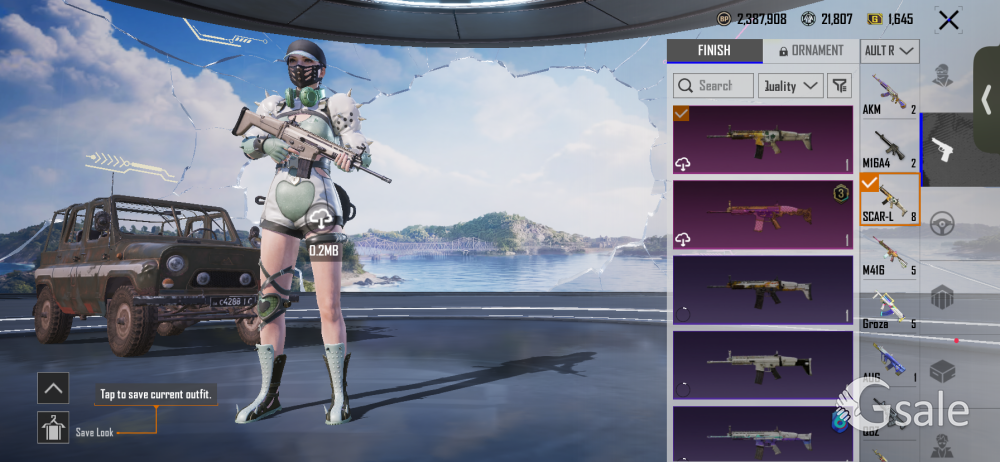Open the filter options icon
Screen dimensions: 1000x462
(x=839, y=86)
